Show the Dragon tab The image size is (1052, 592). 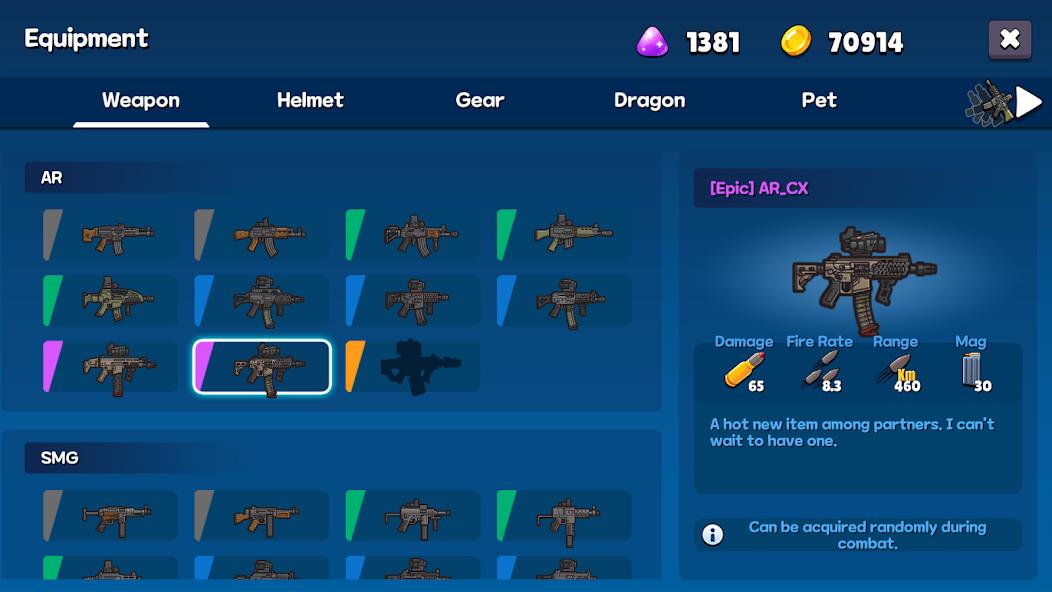tap(649, 101)
